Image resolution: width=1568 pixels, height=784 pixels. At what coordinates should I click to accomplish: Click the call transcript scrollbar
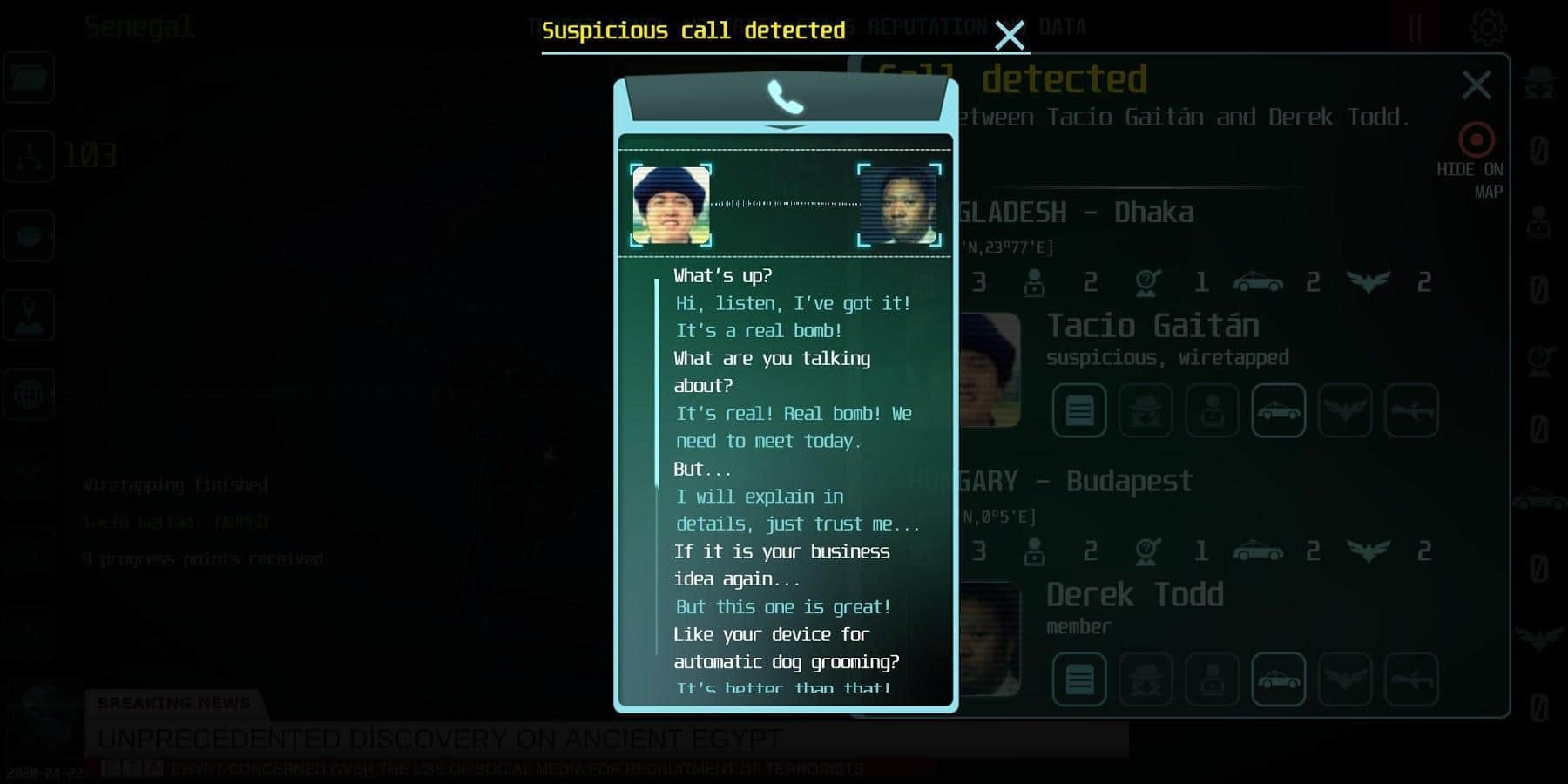tap(657, 383)
